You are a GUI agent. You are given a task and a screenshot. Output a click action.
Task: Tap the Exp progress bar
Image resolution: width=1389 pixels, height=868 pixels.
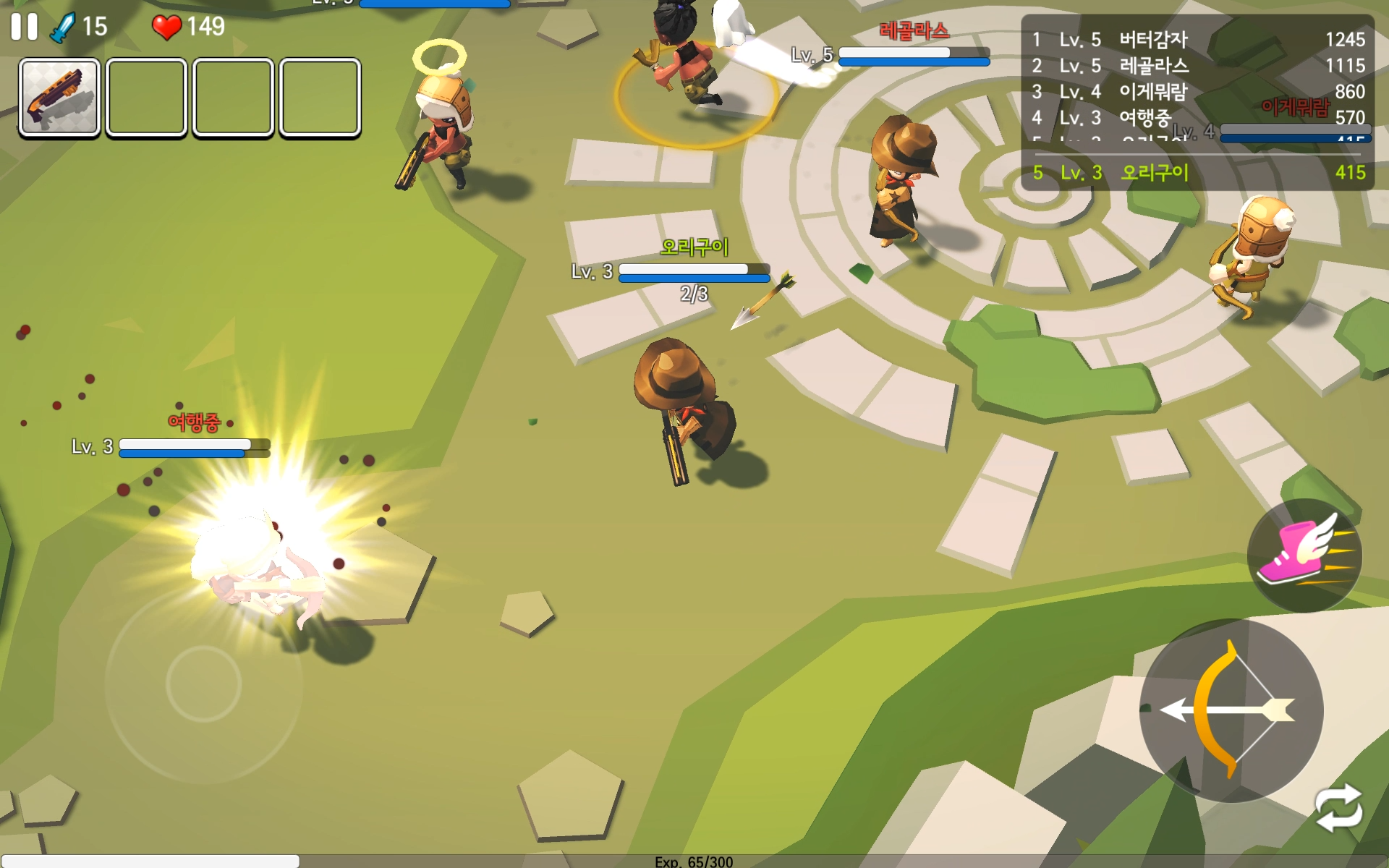click(x=694, y=860)
